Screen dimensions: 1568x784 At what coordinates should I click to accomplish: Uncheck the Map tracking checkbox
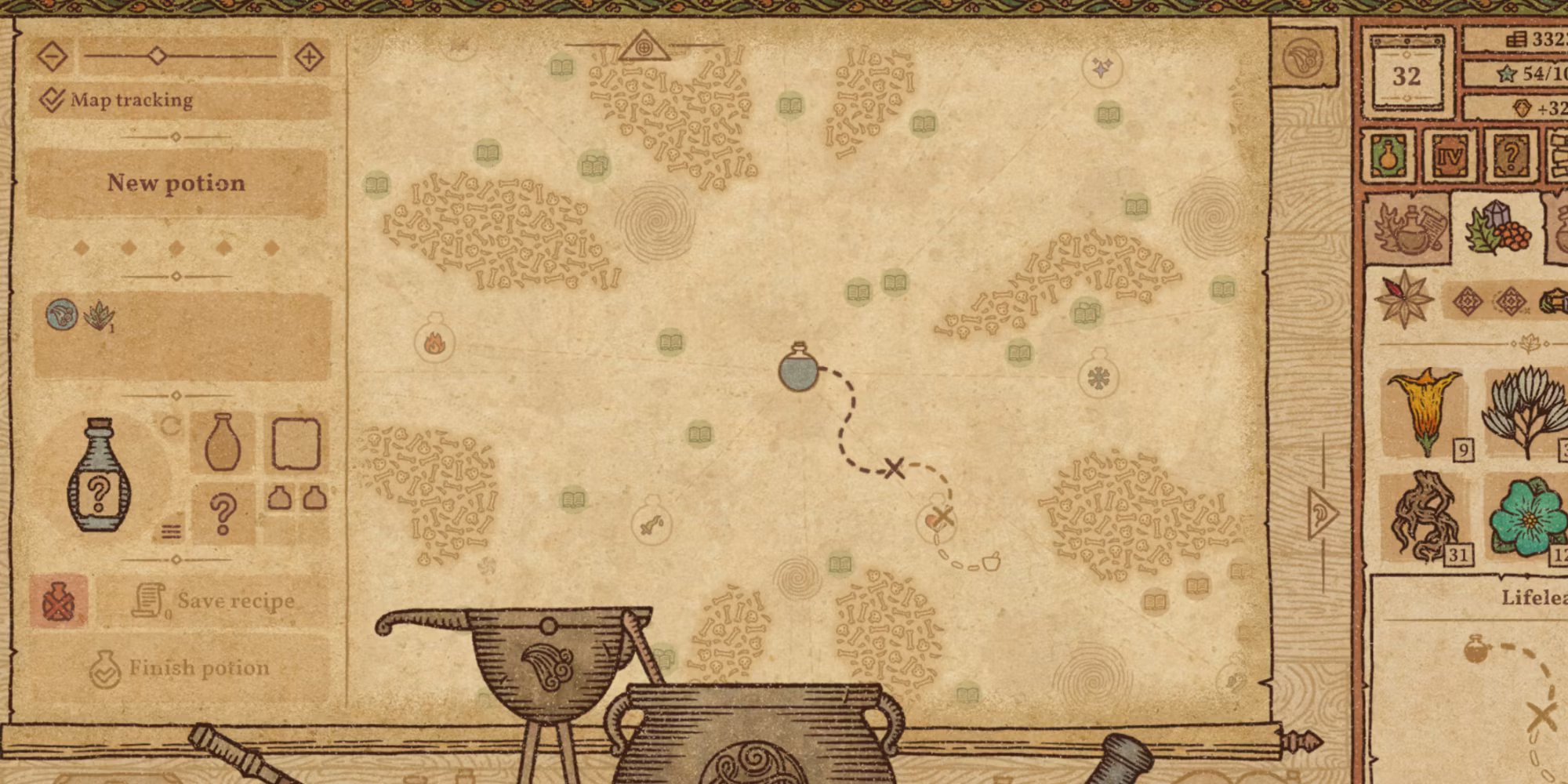(x=51, y=99)
